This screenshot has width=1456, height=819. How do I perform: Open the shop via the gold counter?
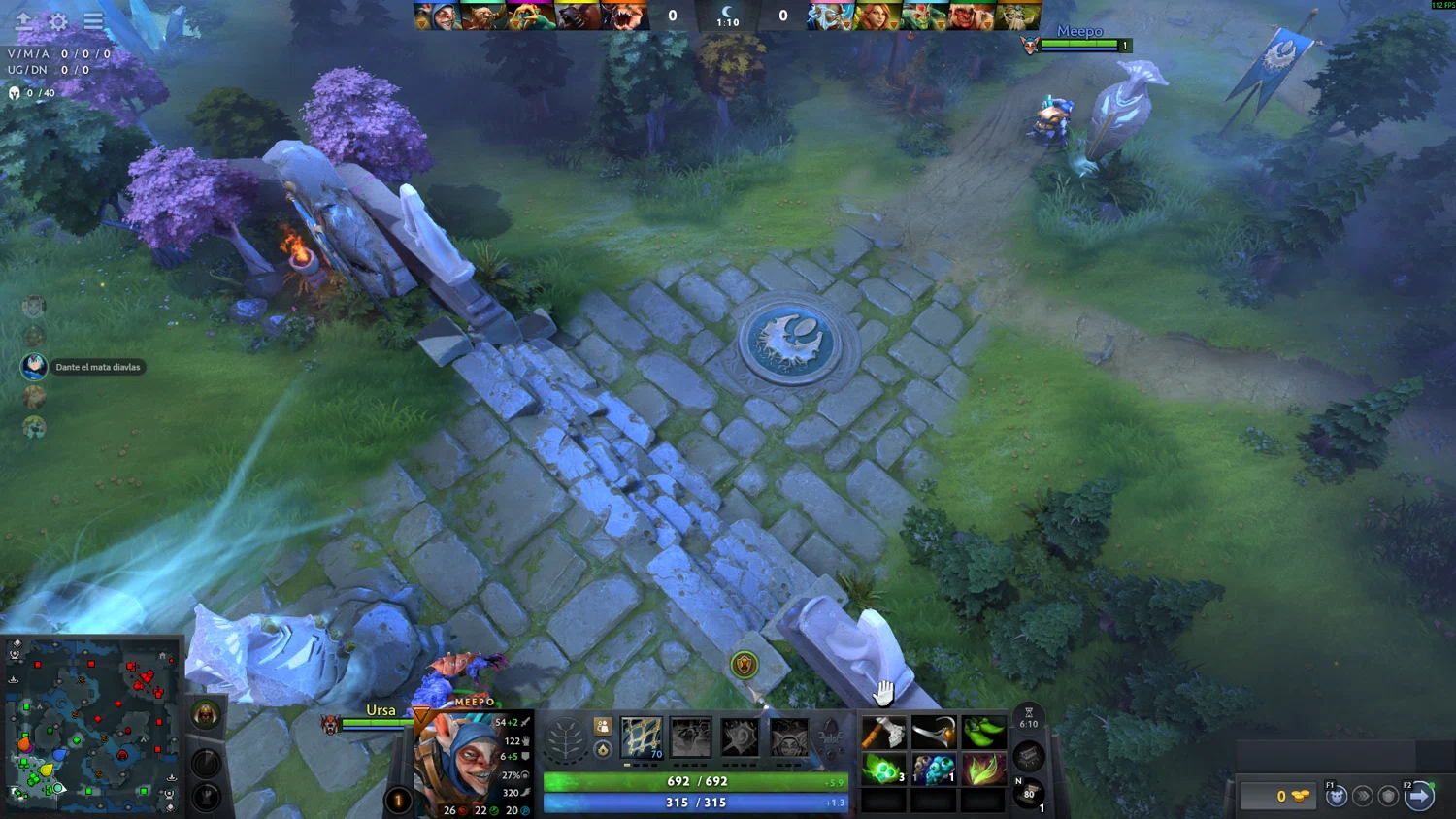tap(1279, 796)
